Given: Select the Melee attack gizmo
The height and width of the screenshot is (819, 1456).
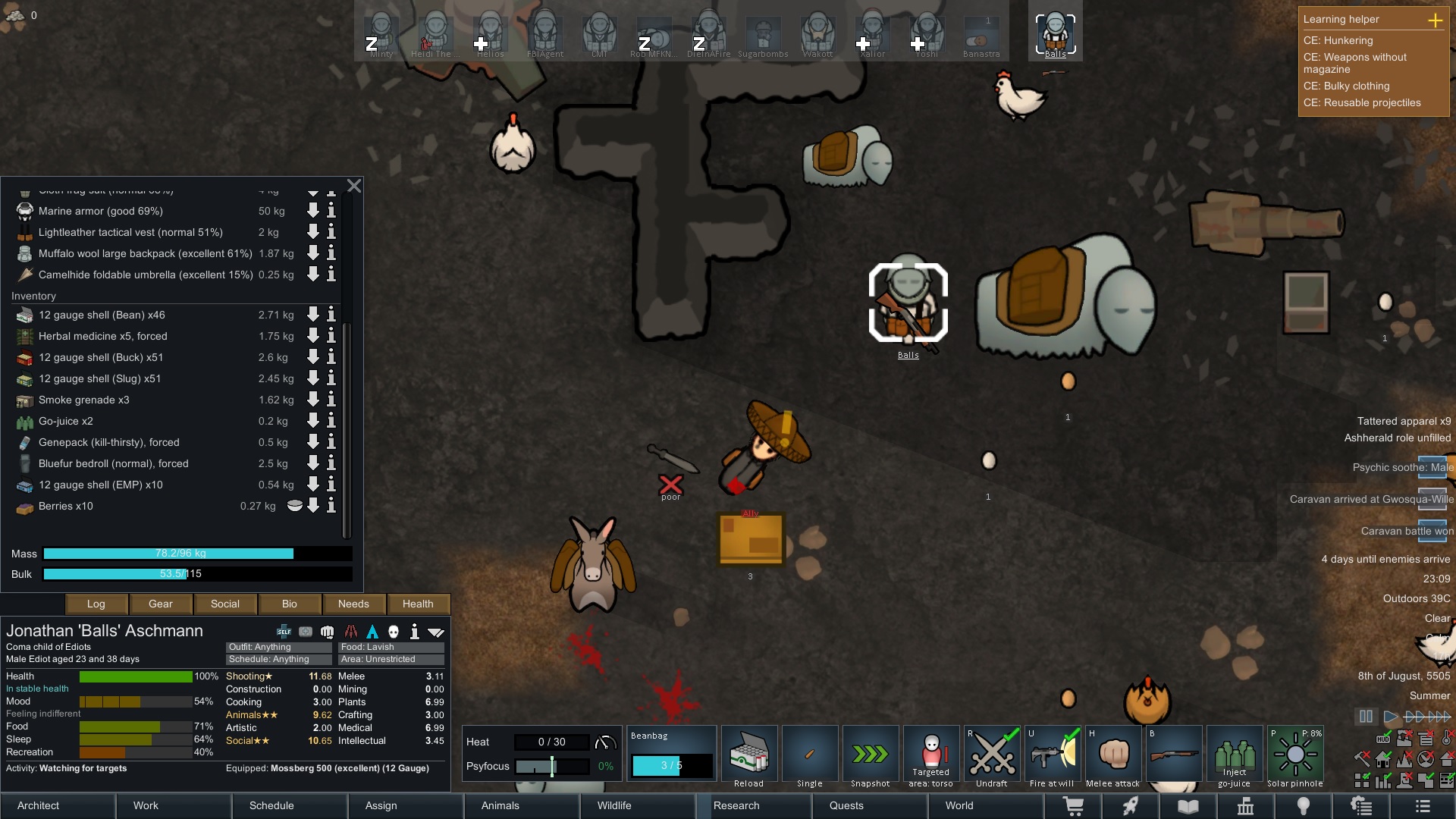Looking at the screenshot, I should [1113, 755].
